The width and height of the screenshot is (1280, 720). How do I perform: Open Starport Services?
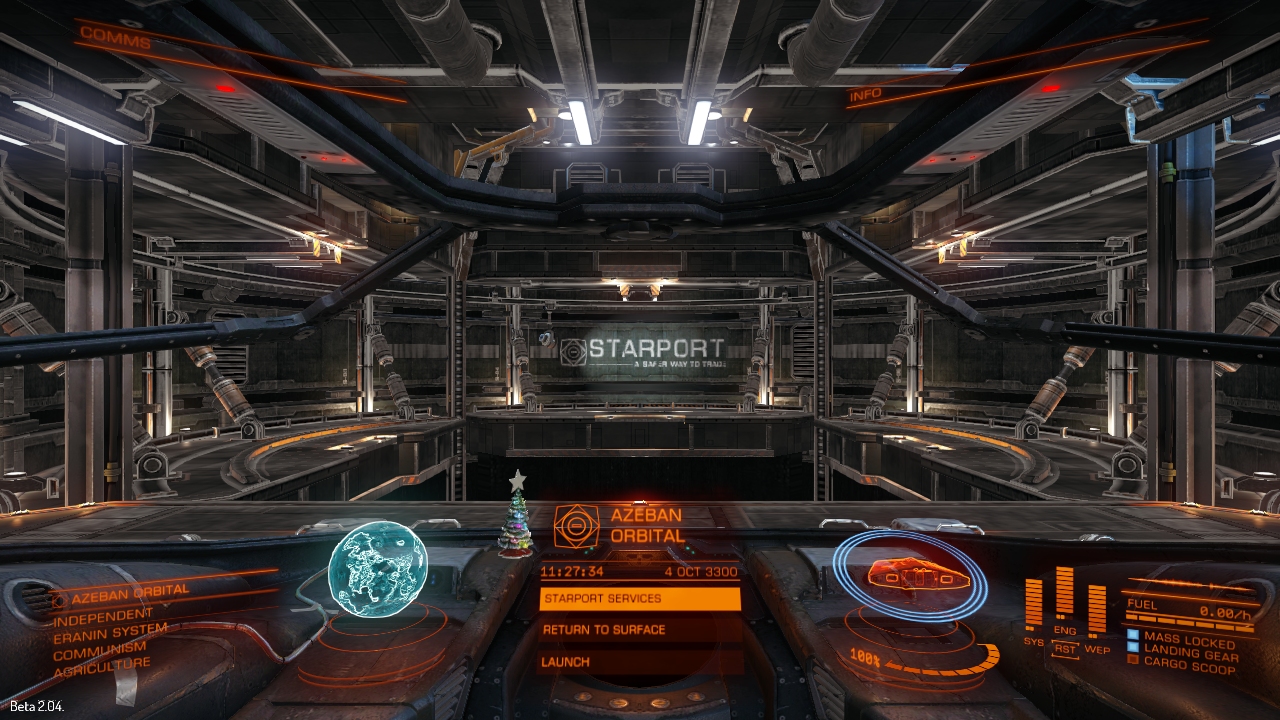640,599
